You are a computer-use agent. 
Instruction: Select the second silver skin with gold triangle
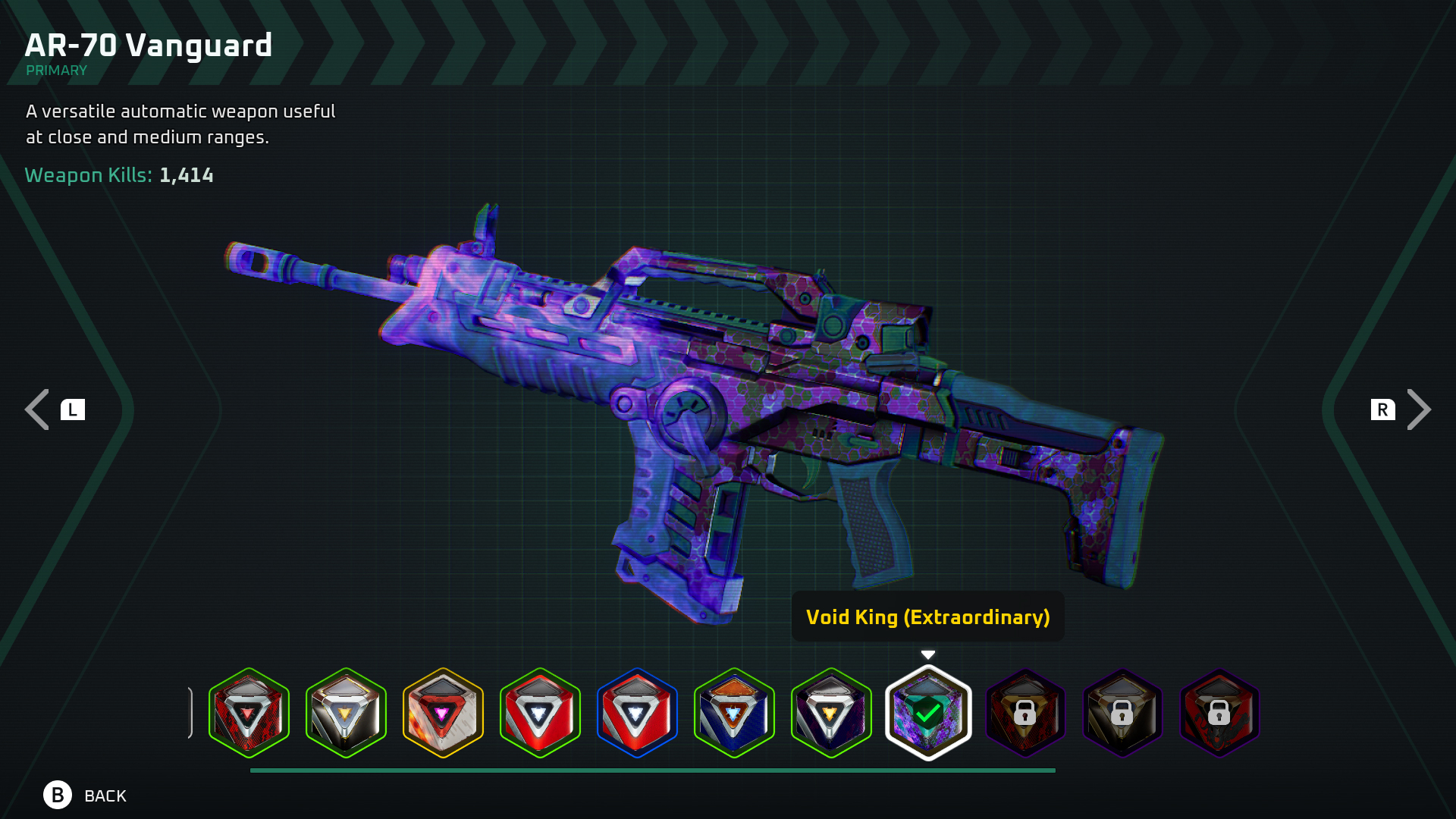coord(347,713)
